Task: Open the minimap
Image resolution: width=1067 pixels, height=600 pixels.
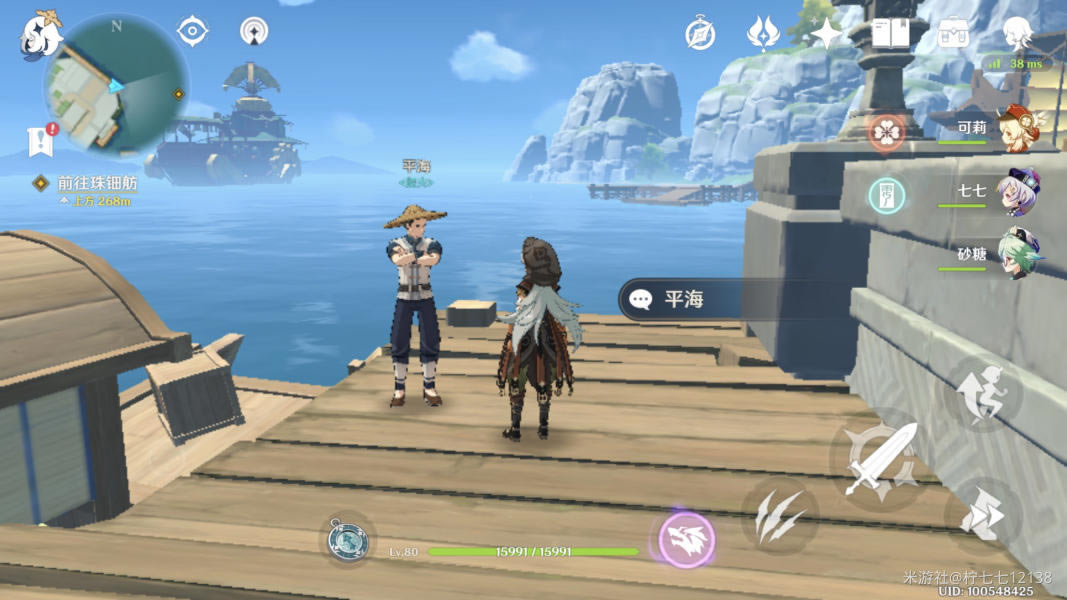Action: 116,86
